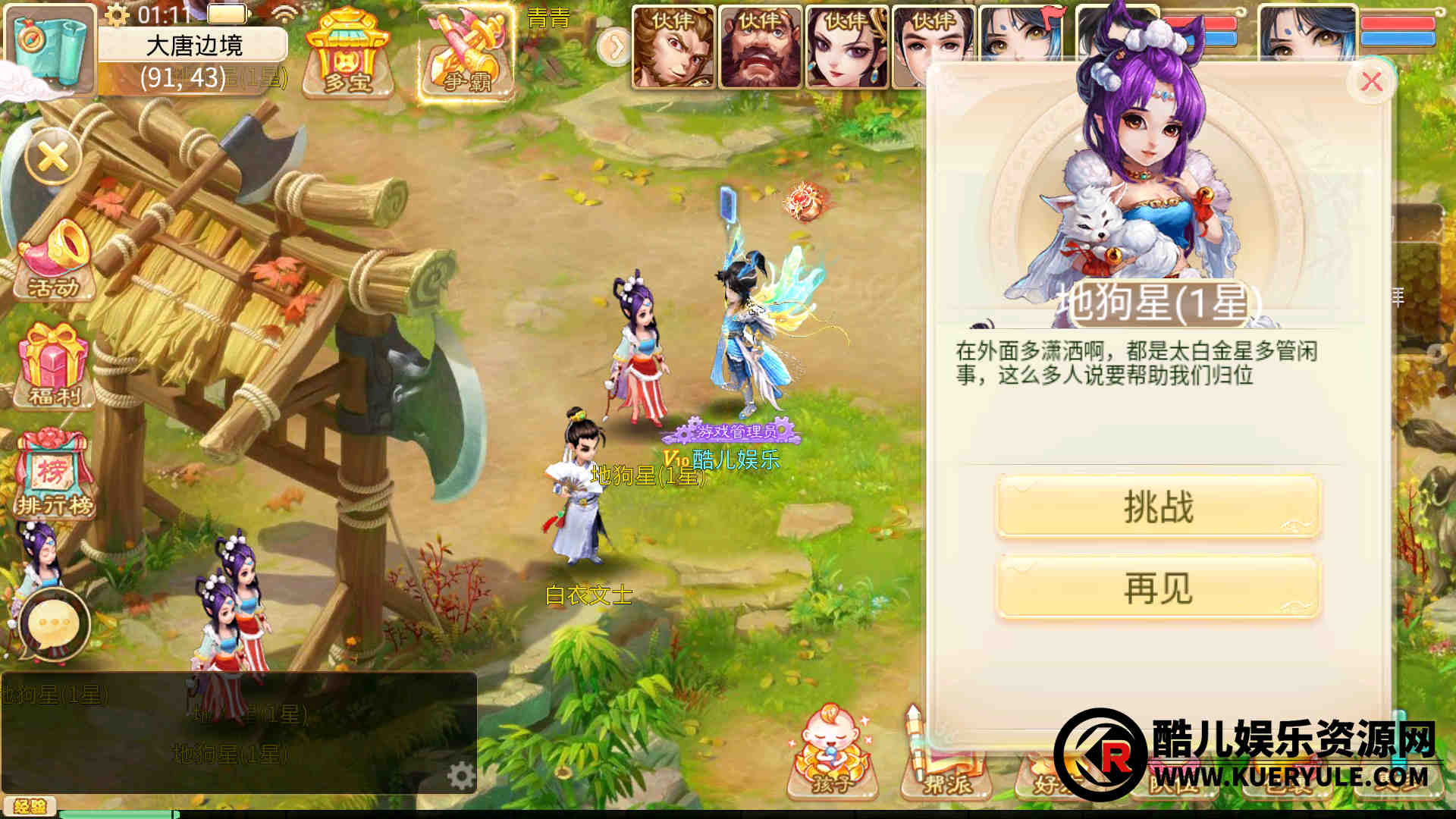Choose the 挑战 challenge option
The image size is (1456, 819).
(x=1158, y=507)
